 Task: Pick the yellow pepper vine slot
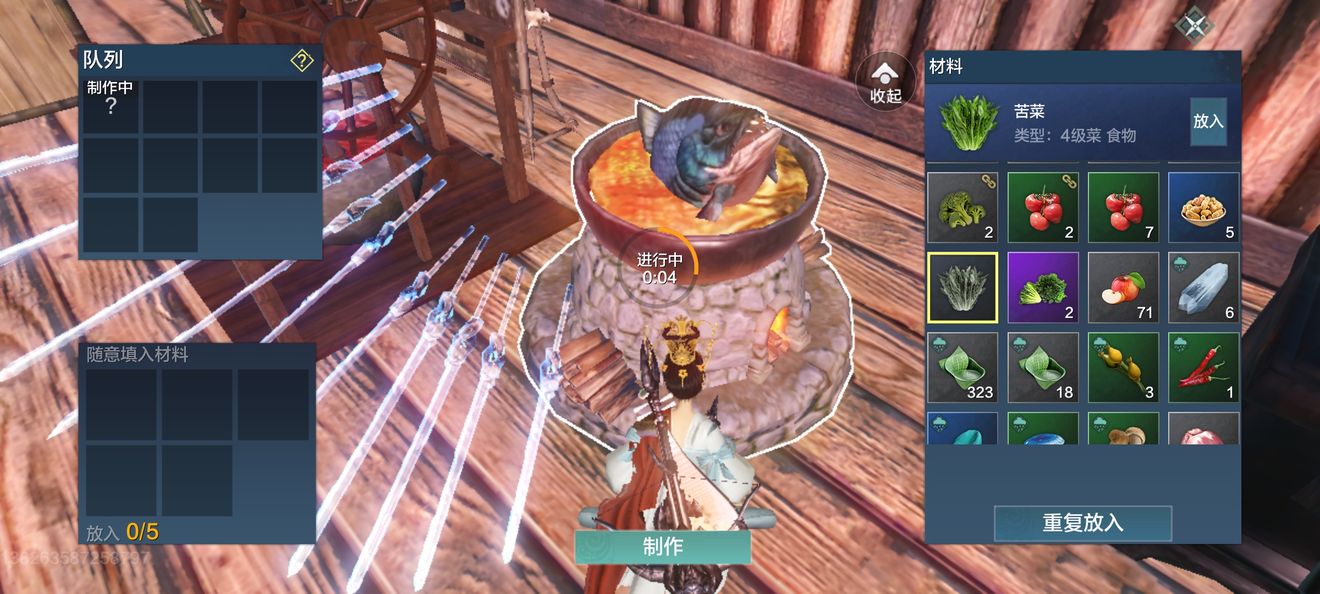pyautogui.click(x=1123, y=367)
